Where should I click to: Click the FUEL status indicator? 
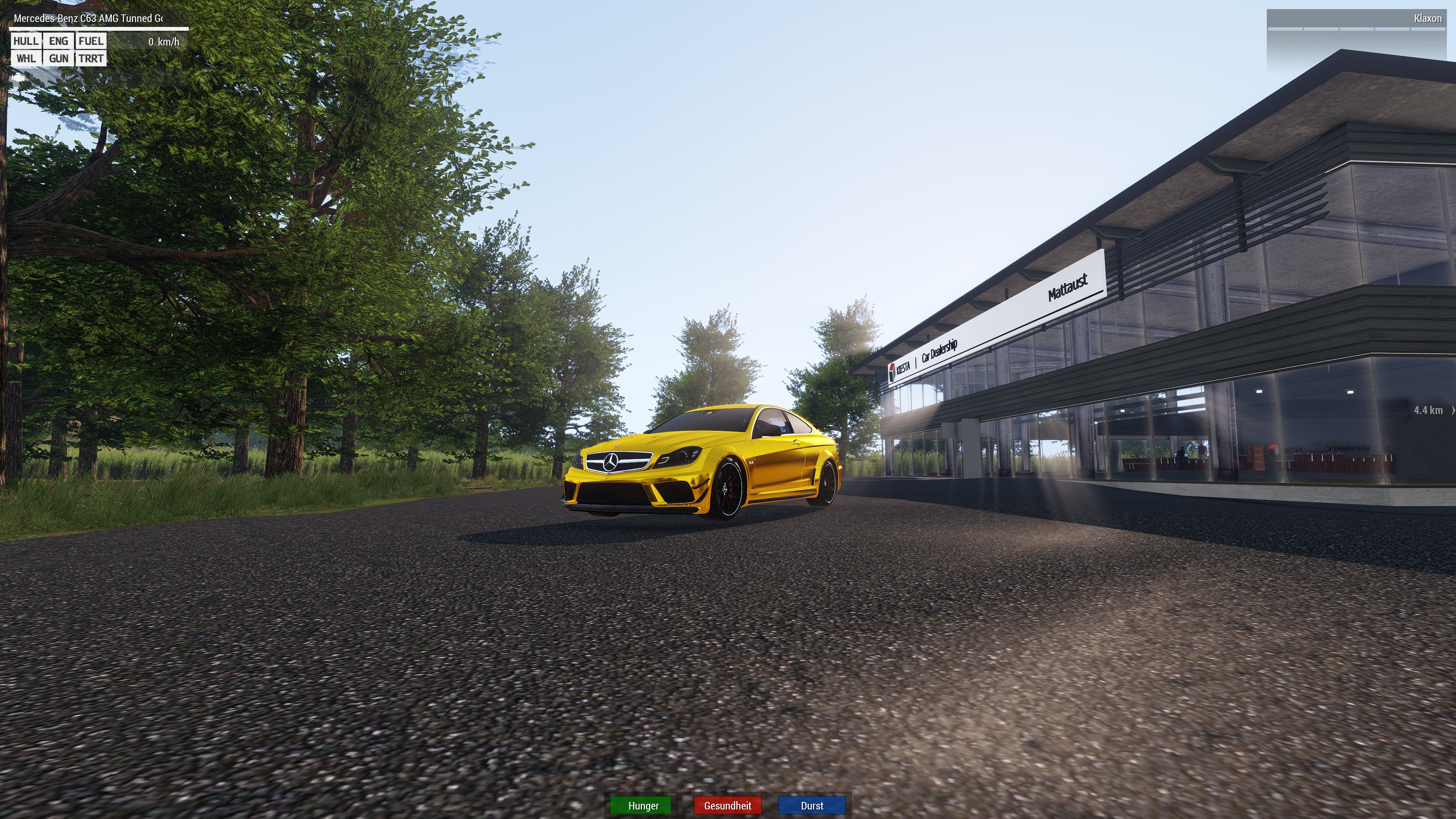91,41
